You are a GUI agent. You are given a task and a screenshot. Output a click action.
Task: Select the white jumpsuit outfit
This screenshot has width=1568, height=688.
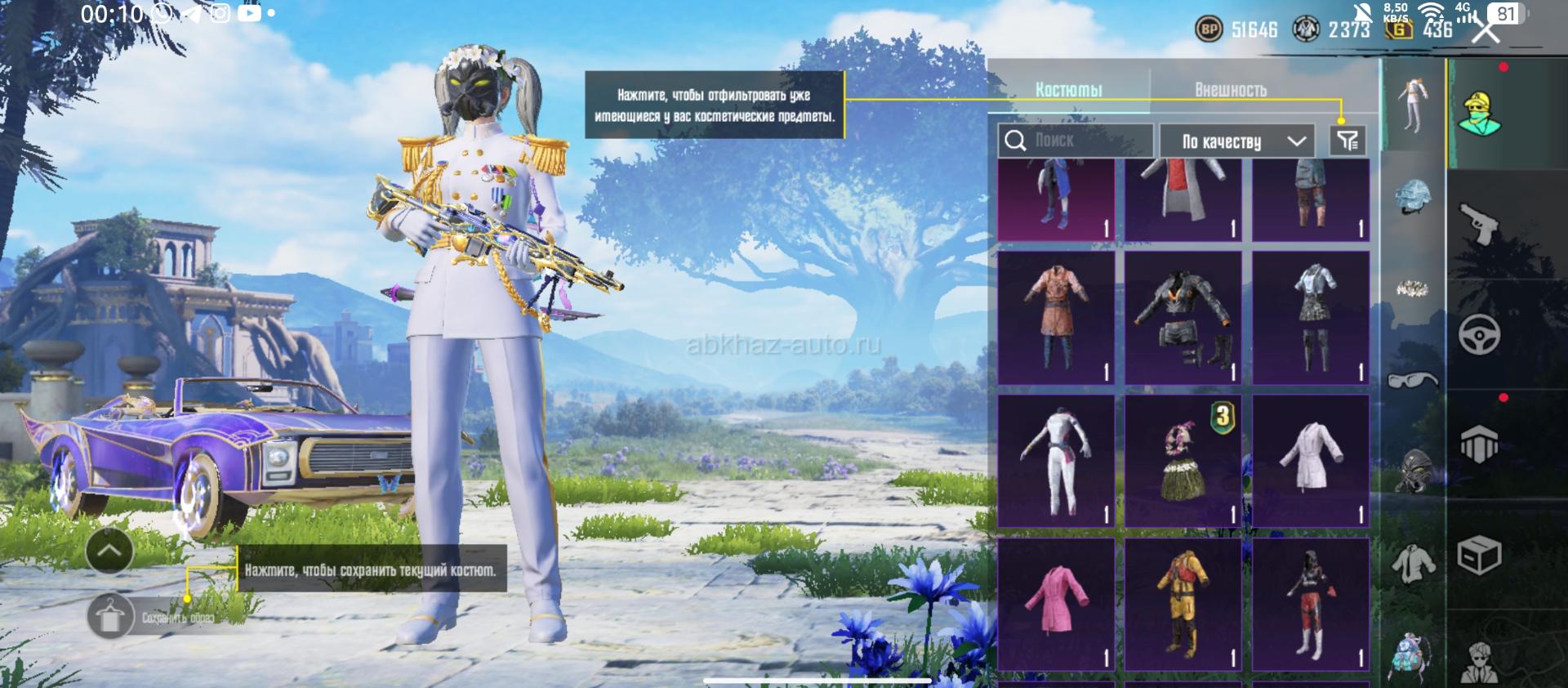point(1056,461)
